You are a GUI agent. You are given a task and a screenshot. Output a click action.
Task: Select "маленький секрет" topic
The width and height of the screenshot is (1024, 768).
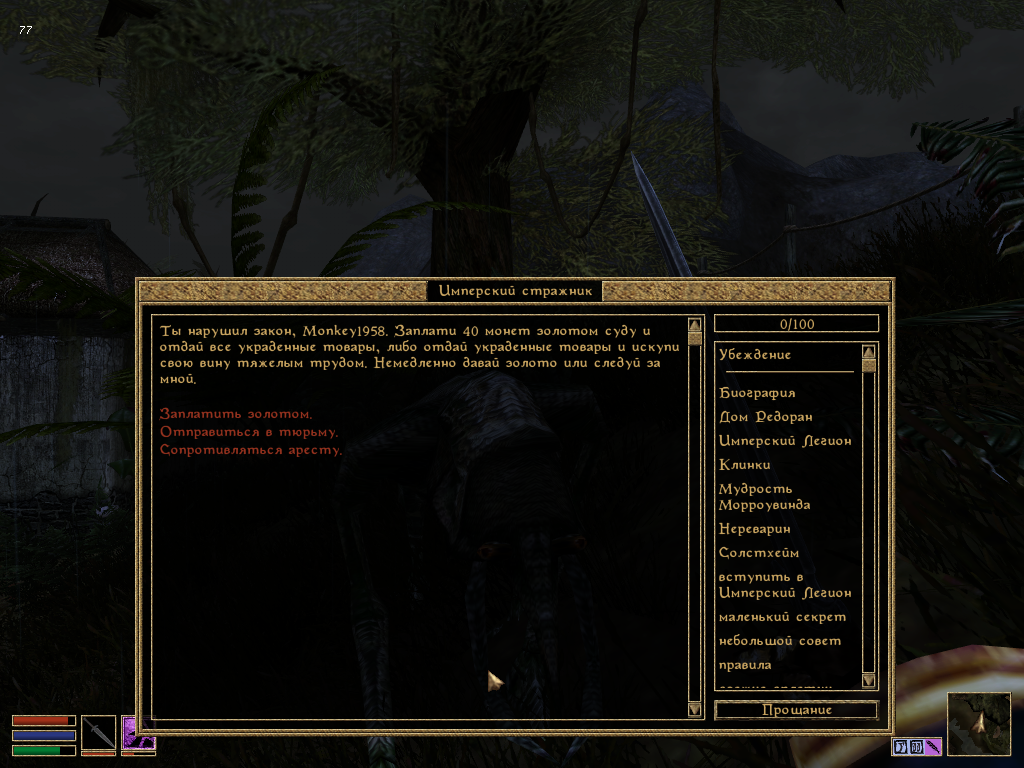782,617
